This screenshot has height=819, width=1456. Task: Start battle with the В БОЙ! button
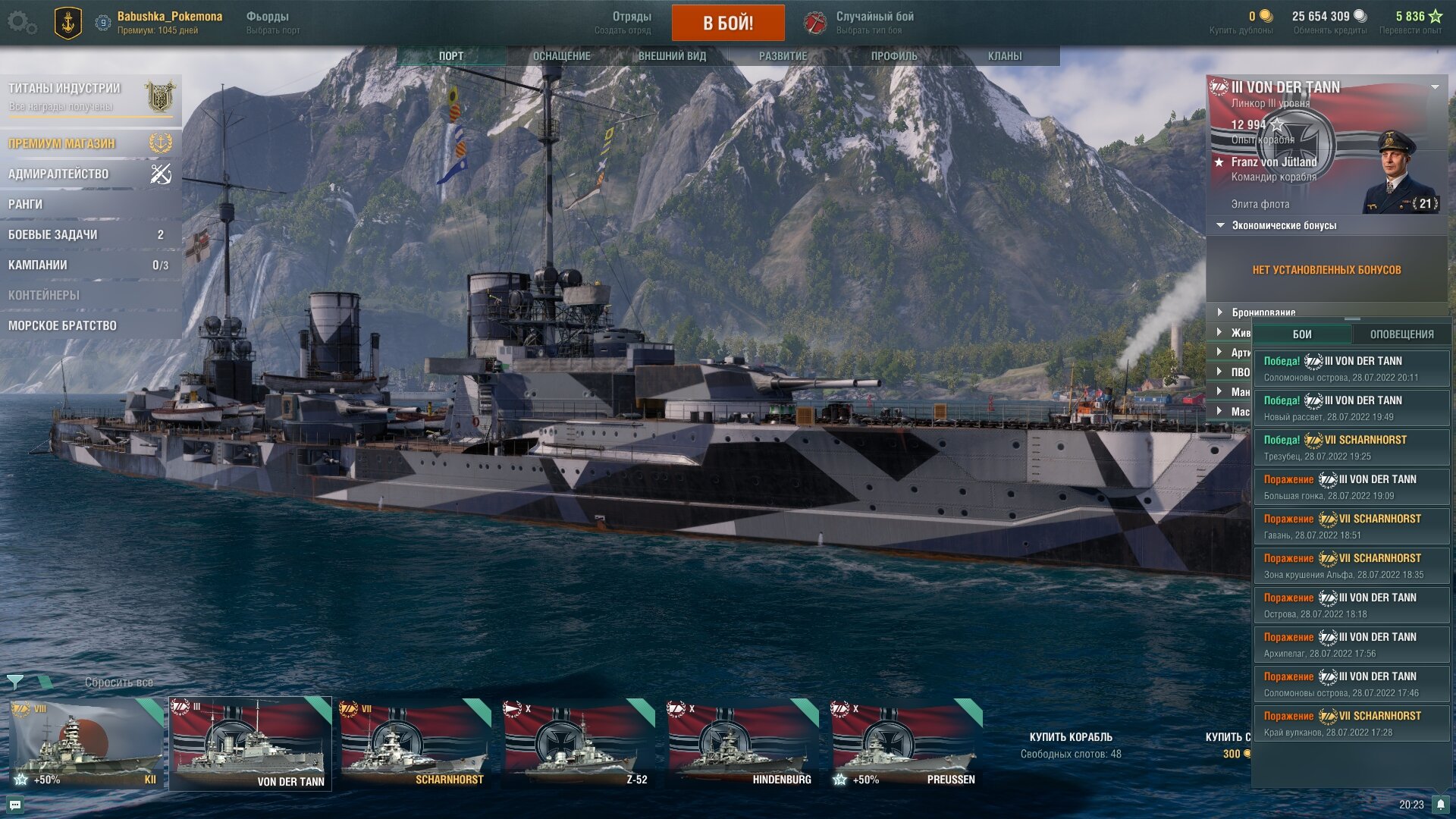(x=727, y=23)
